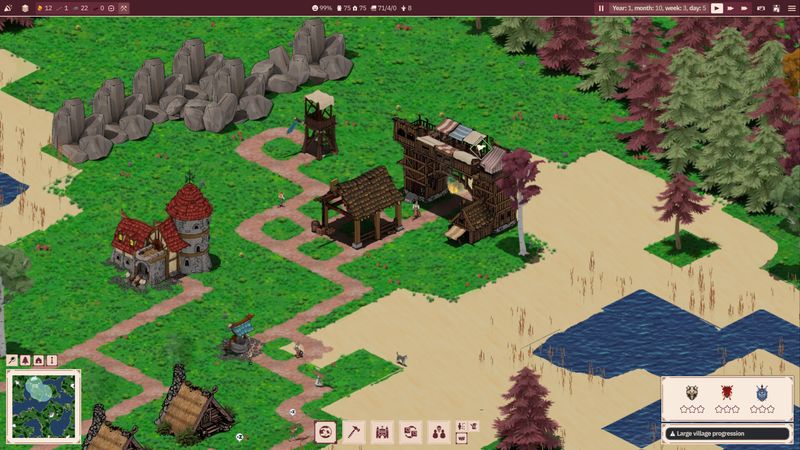
Task: Select the pickaxe tool in the bottom toolbar
Action: [353, 432]
